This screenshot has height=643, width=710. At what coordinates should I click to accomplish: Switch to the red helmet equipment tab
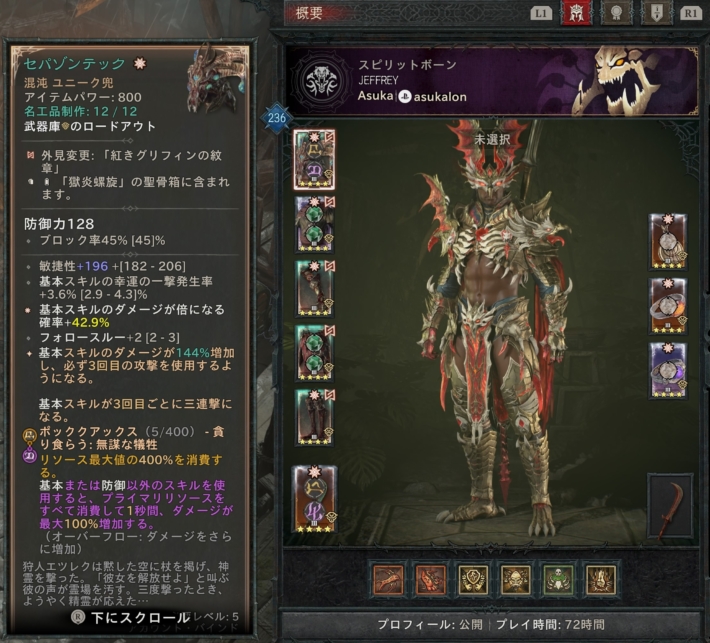tap(576, 13)
